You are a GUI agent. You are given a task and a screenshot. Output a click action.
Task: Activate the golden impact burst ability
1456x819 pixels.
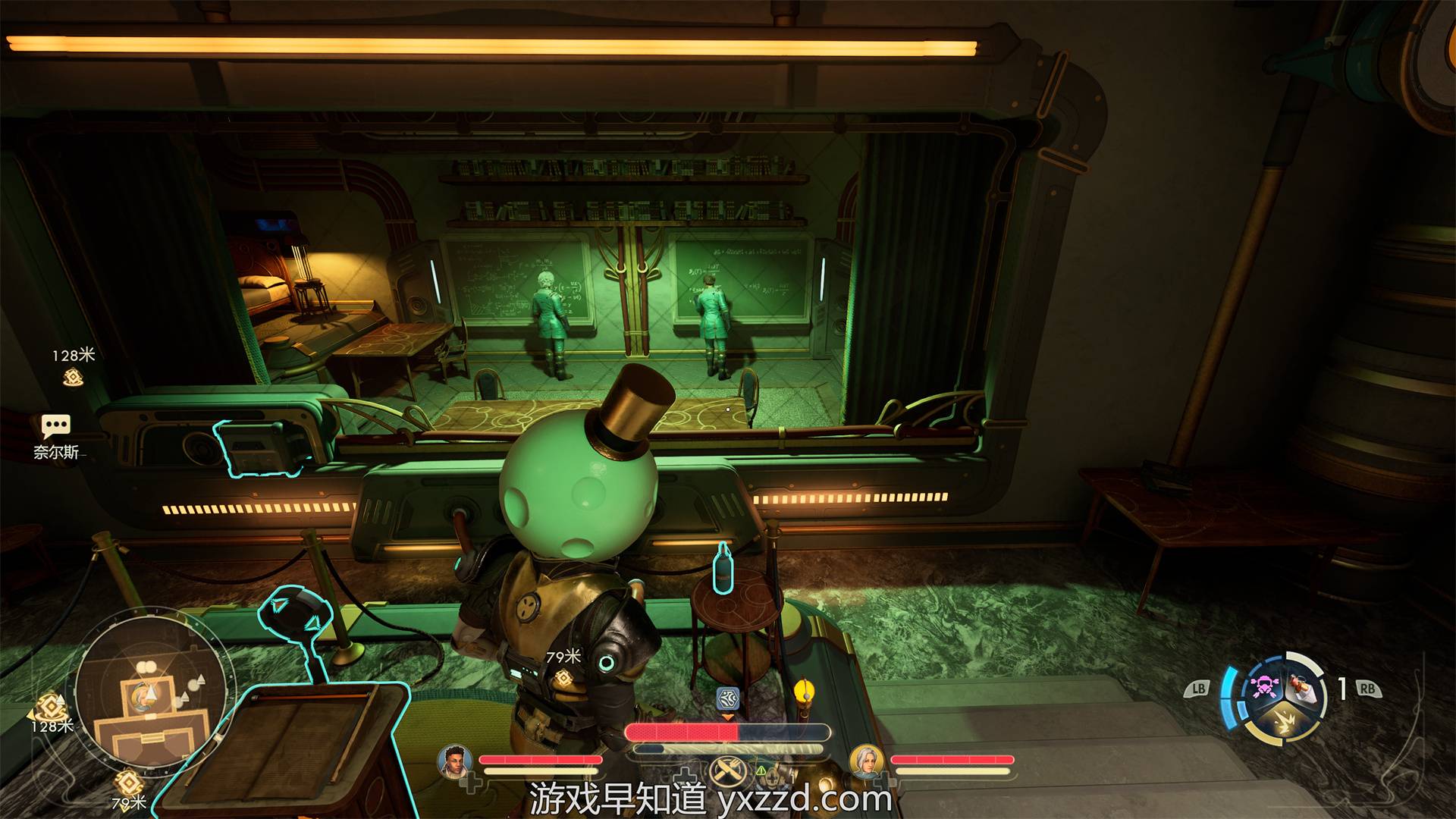pyautogui.click(x=1283, y=722)
